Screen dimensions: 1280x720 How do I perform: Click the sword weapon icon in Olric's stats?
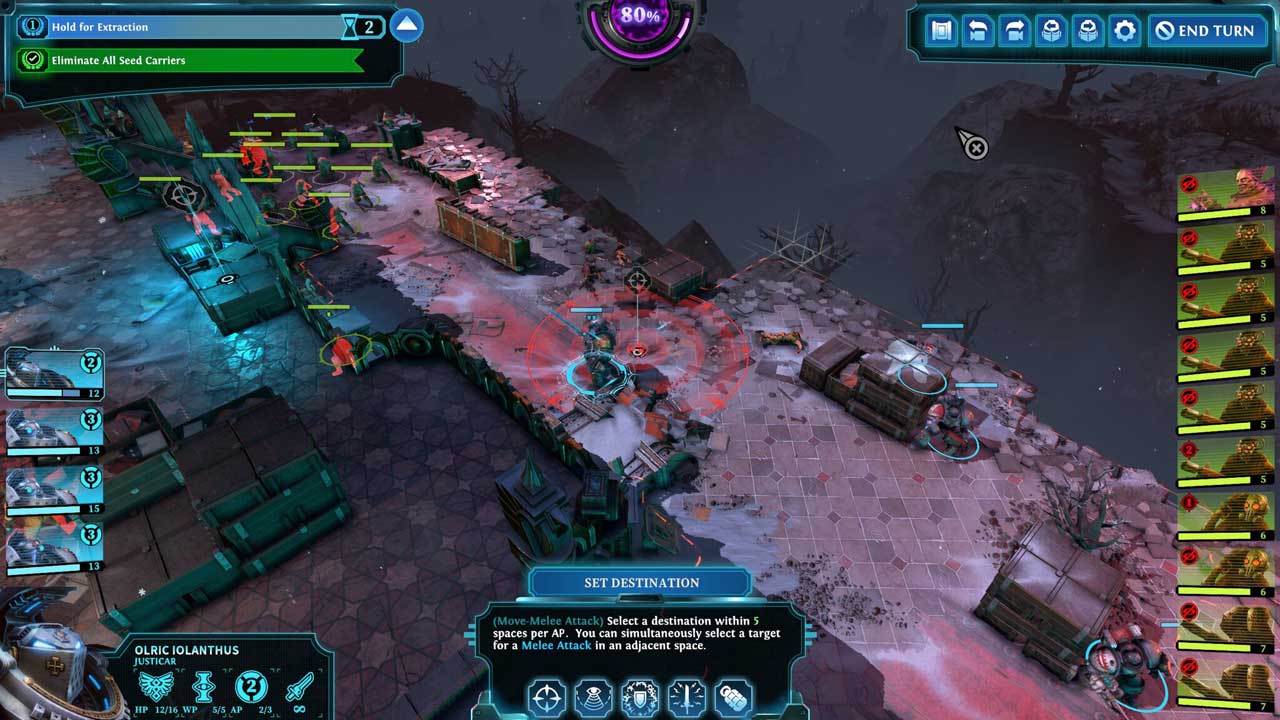(299, 687)
